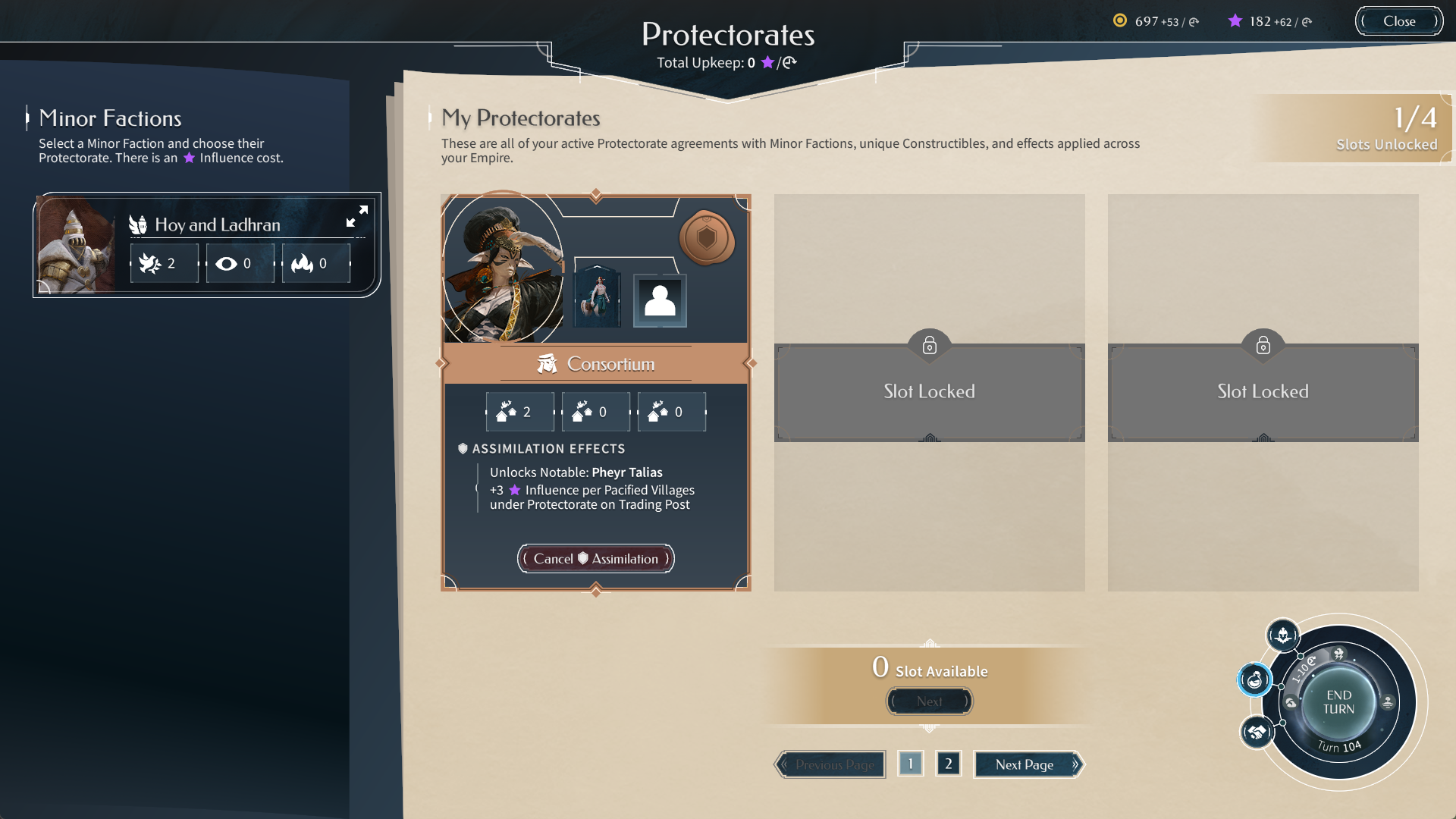Click the Consortium faction name banner
Image resolution: width=1456 pixels, height=819 pixels.
click(596, 364)
